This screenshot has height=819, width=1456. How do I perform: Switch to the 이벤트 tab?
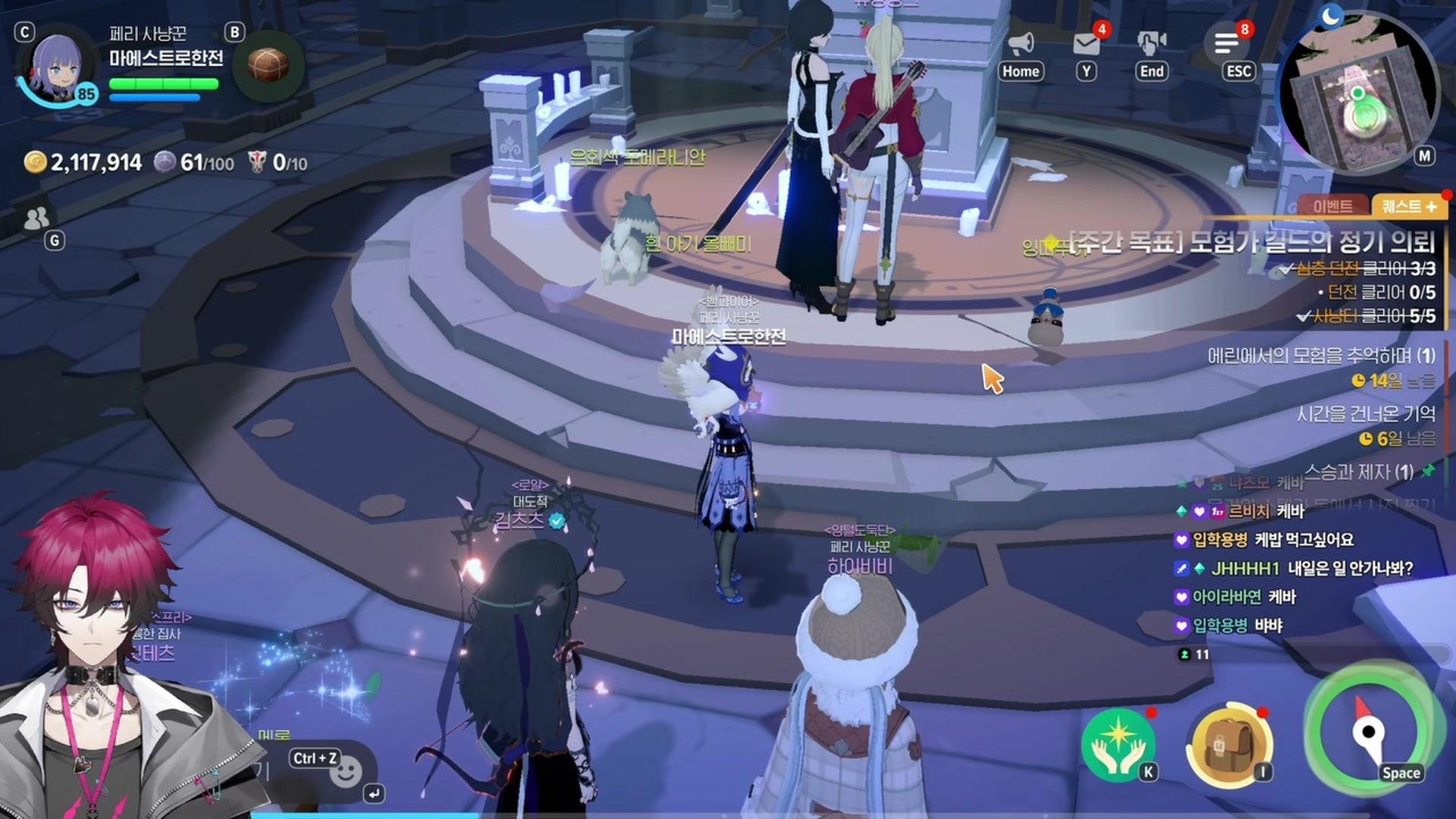click(1332, 206)
